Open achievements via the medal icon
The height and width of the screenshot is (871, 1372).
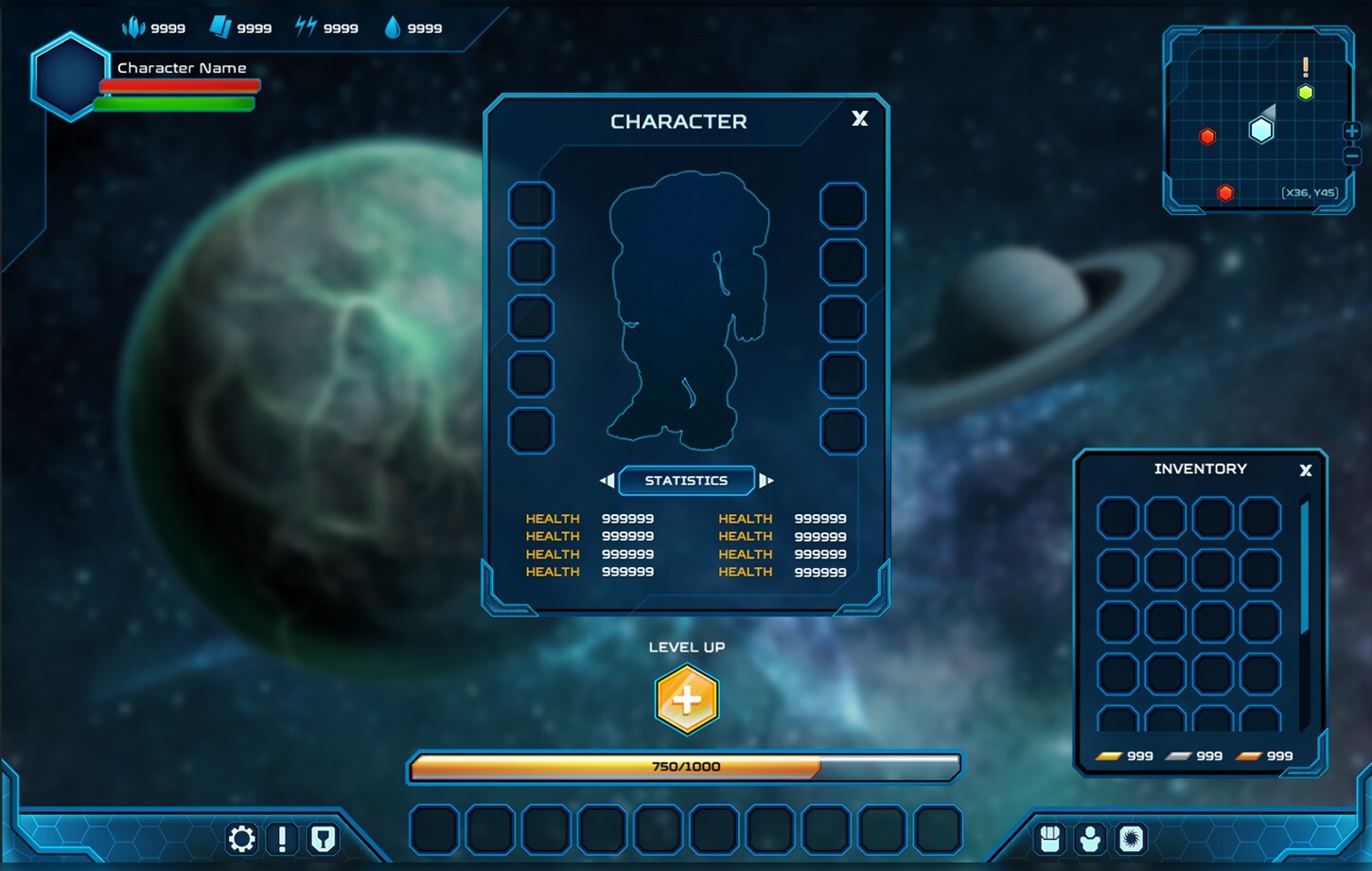323,839
